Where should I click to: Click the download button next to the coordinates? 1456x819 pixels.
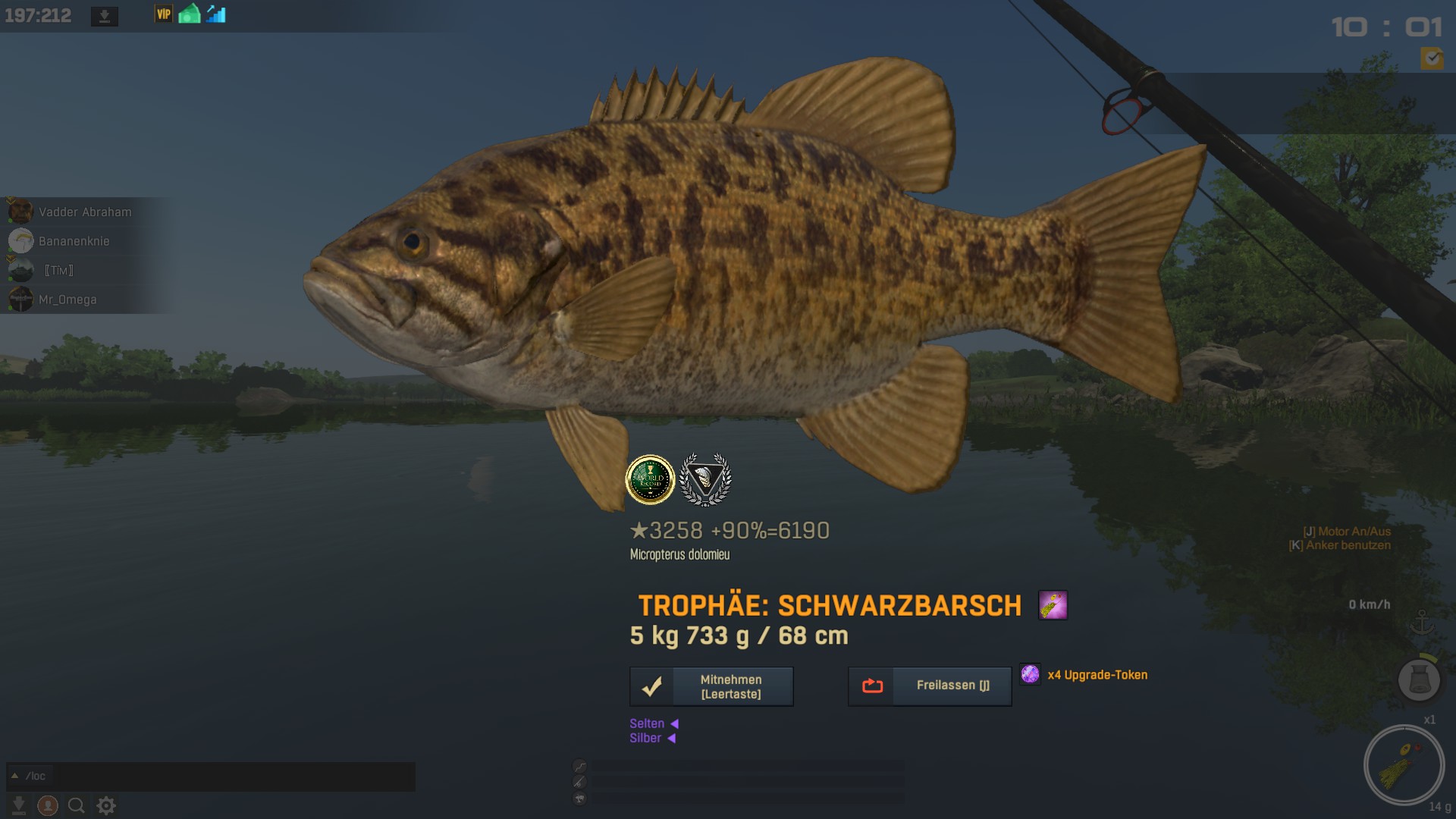[105, 16]
